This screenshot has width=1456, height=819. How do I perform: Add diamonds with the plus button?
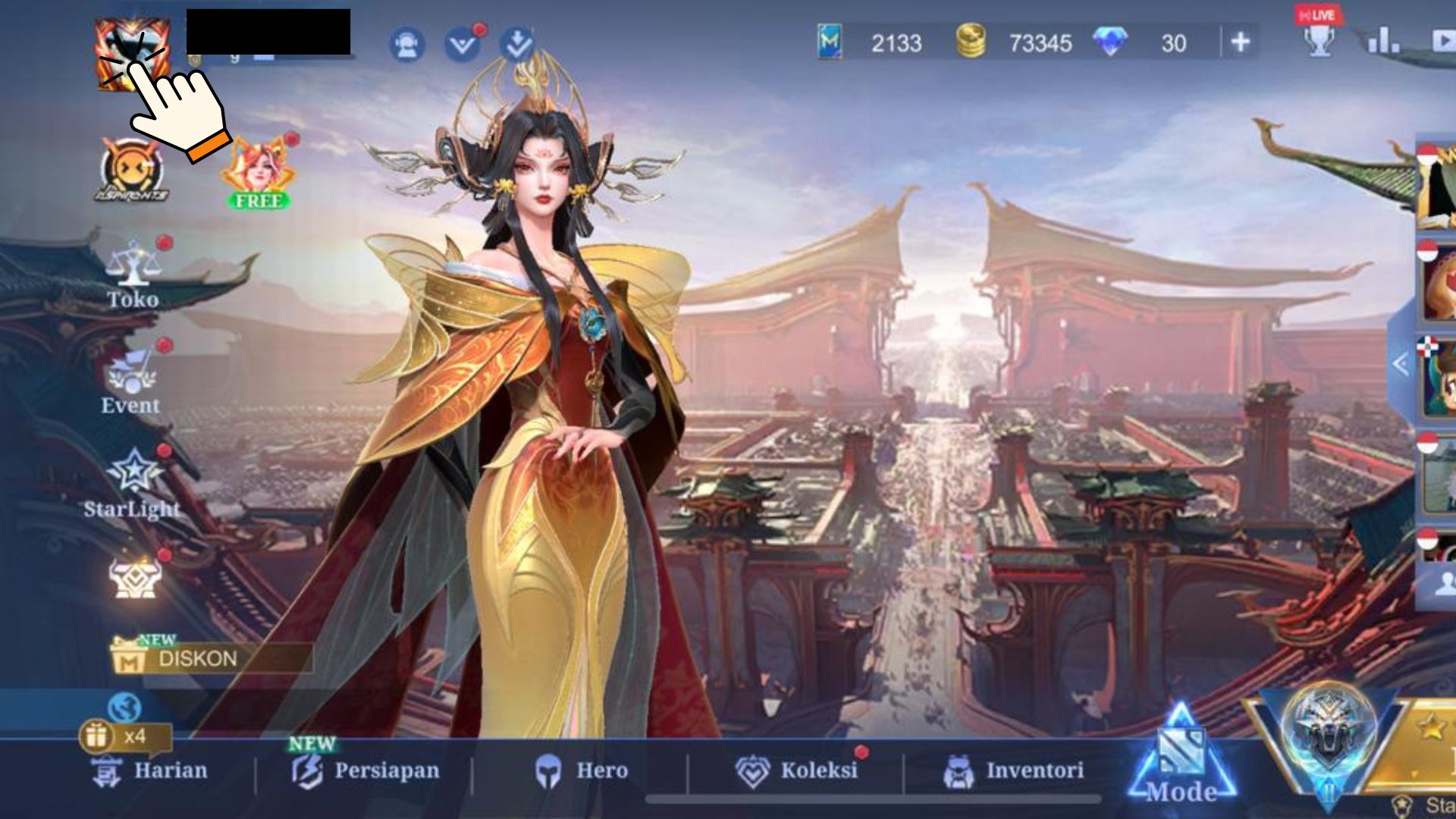tap(1241, 42)
